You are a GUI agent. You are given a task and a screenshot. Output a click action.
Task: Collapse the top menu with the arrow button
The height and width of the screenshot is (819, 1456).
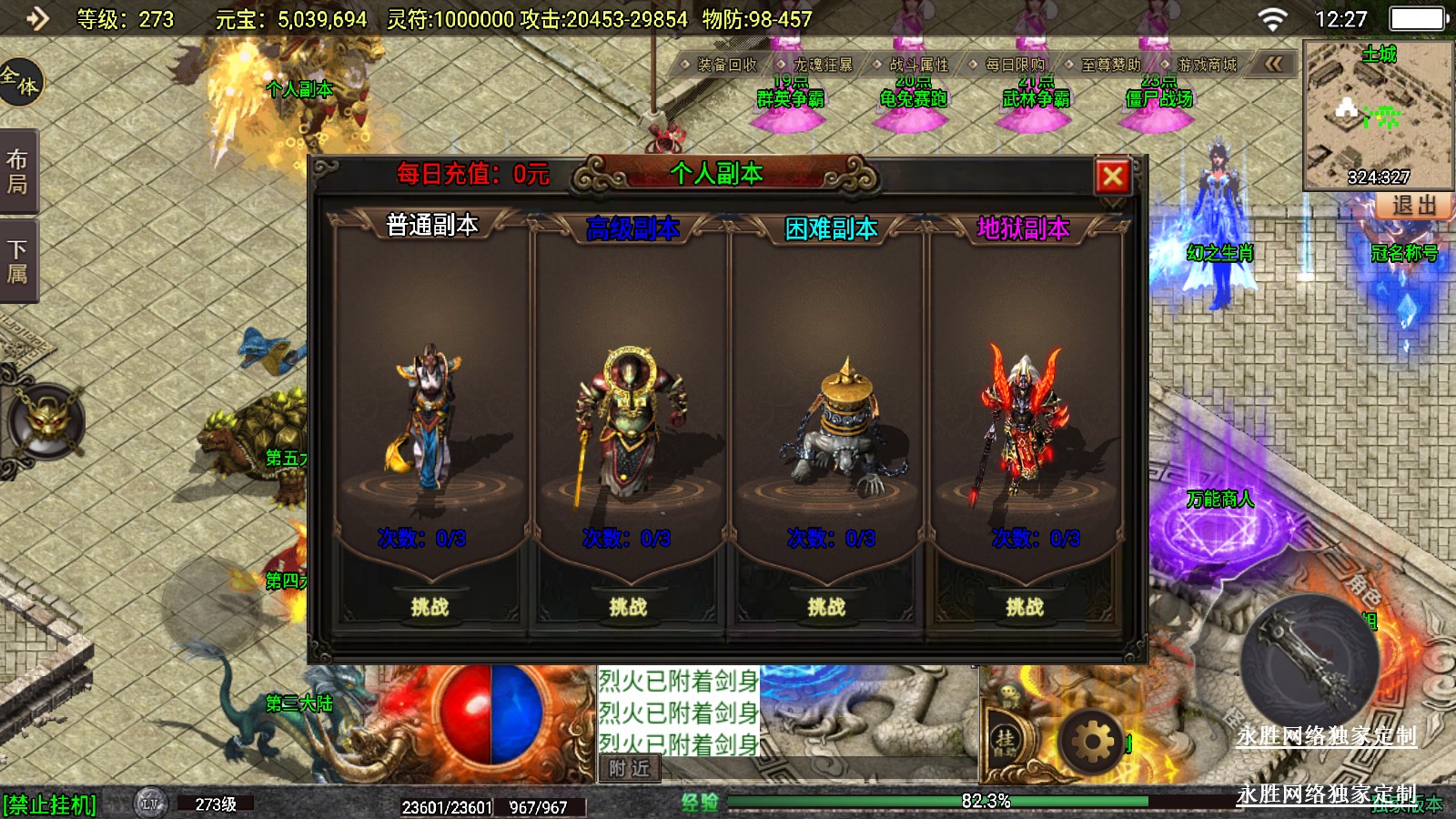(1273, 64)
